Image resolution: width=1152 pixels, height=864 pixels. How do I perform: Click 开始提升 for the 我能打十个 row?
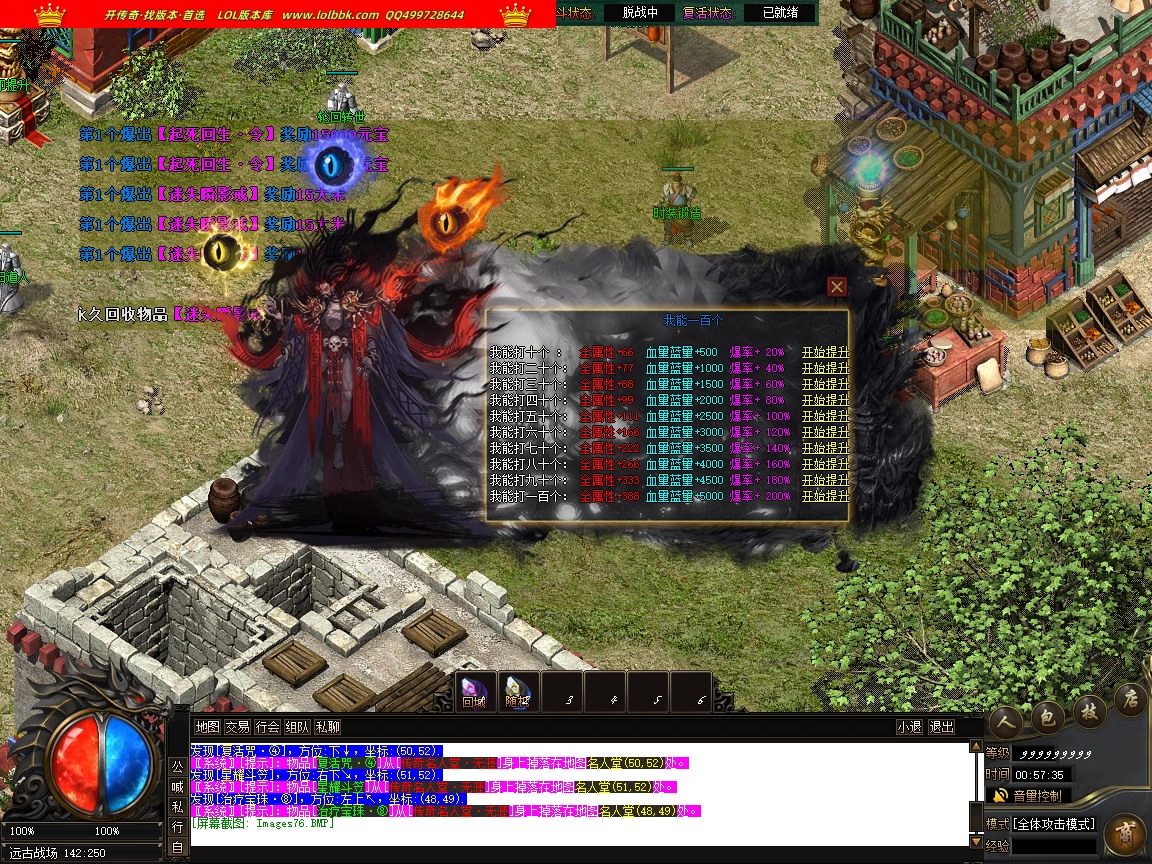click(825, 352)
